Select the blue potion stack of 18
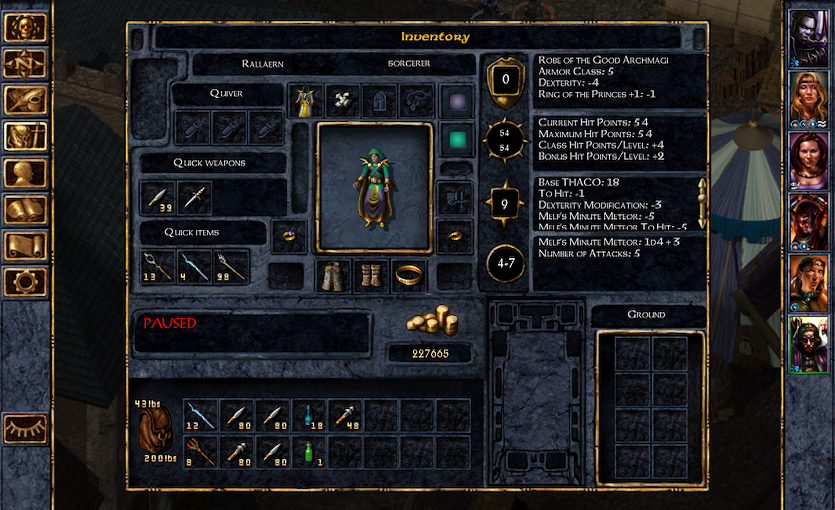This screenshot has height=510, width=835. [310, 415]
